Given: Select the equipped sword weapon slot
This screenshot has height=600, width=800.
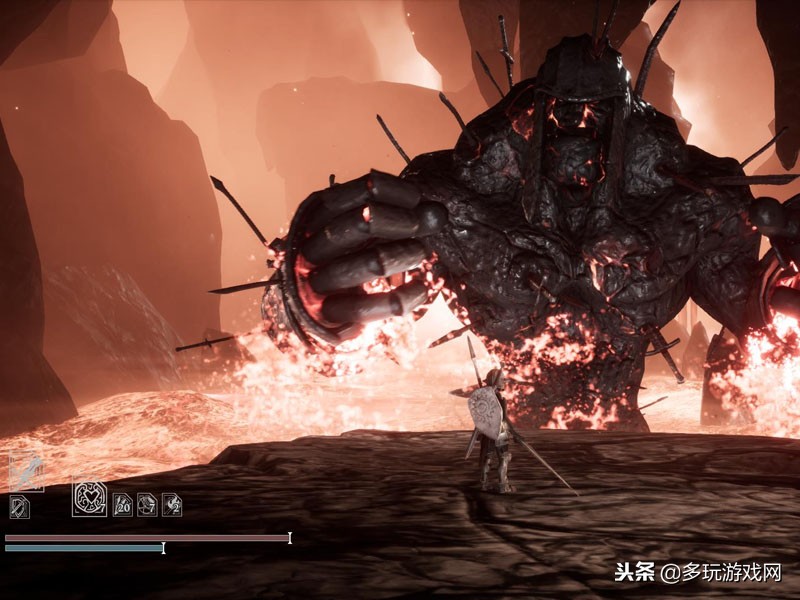Looking at the screenshot, I should tap(26, 471).
